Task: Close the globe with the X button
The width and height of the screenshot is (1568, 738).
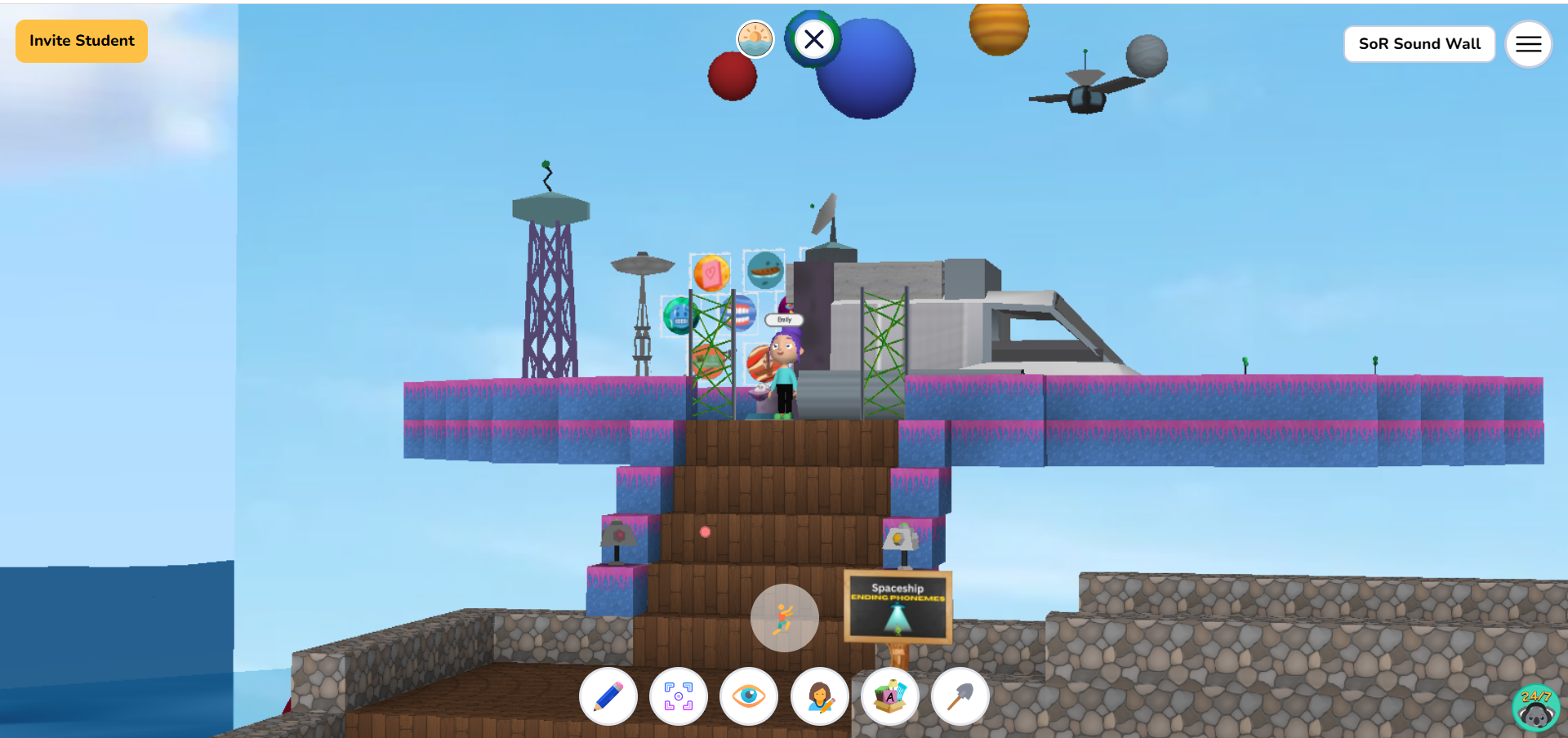Action: click(813, 39)
